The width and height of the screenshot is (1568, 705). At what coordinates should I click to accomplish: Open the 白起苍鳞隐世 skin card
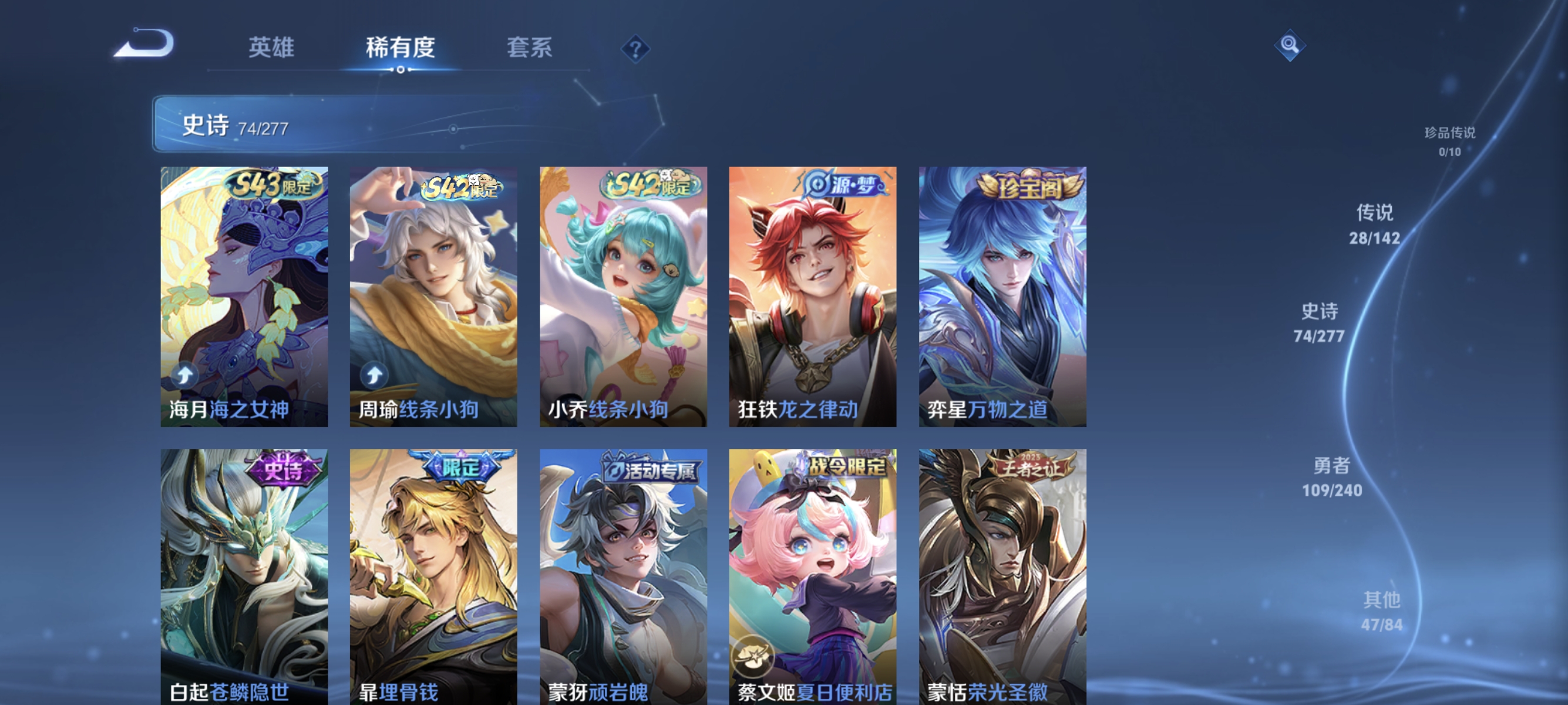[x=245, y=572]
